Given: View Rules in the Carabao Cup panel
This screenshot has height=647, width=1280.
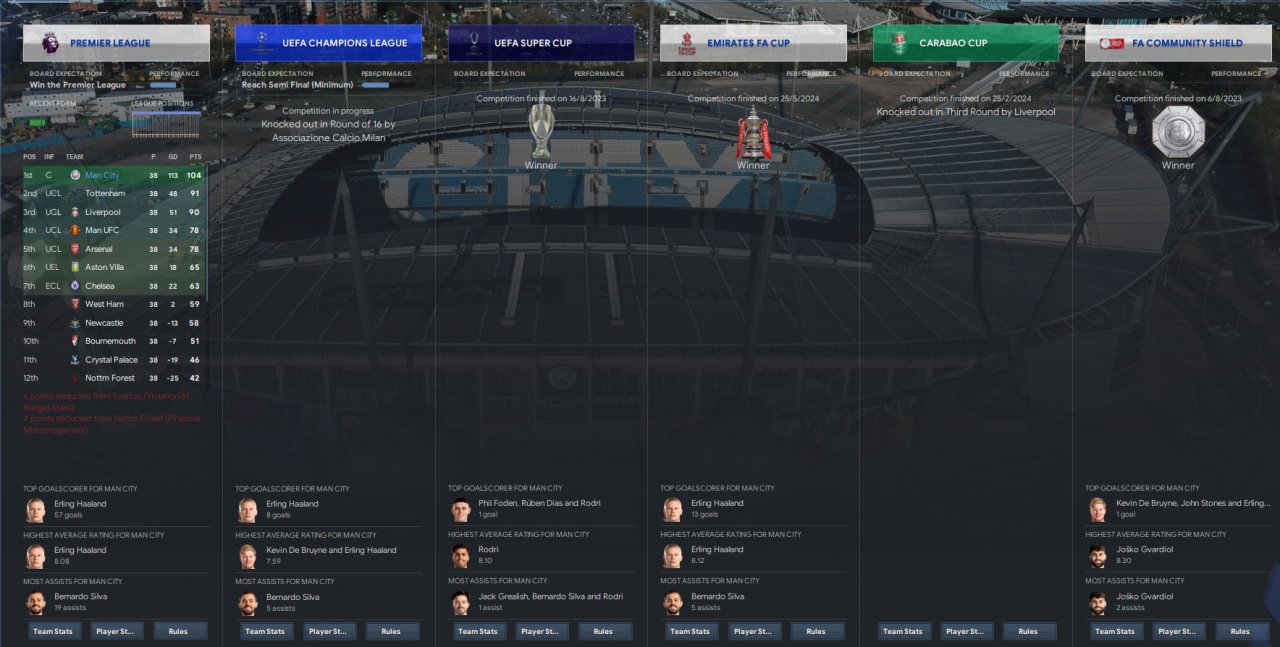Looking at the screenshot, I should (x=1028, y=631).
